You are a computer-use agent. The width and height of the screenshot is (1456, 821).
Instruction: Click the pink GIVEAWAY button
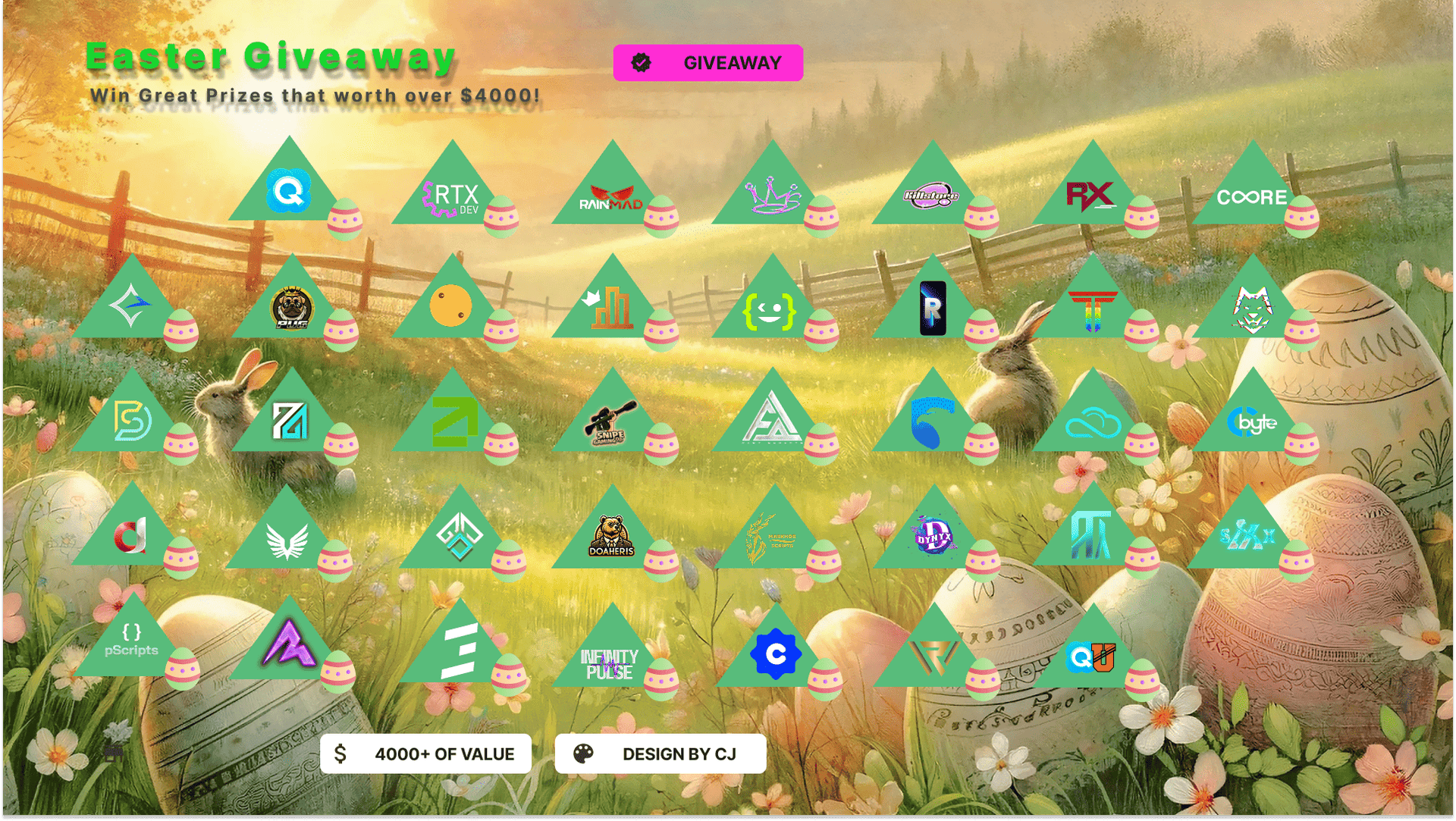(708, 63)
